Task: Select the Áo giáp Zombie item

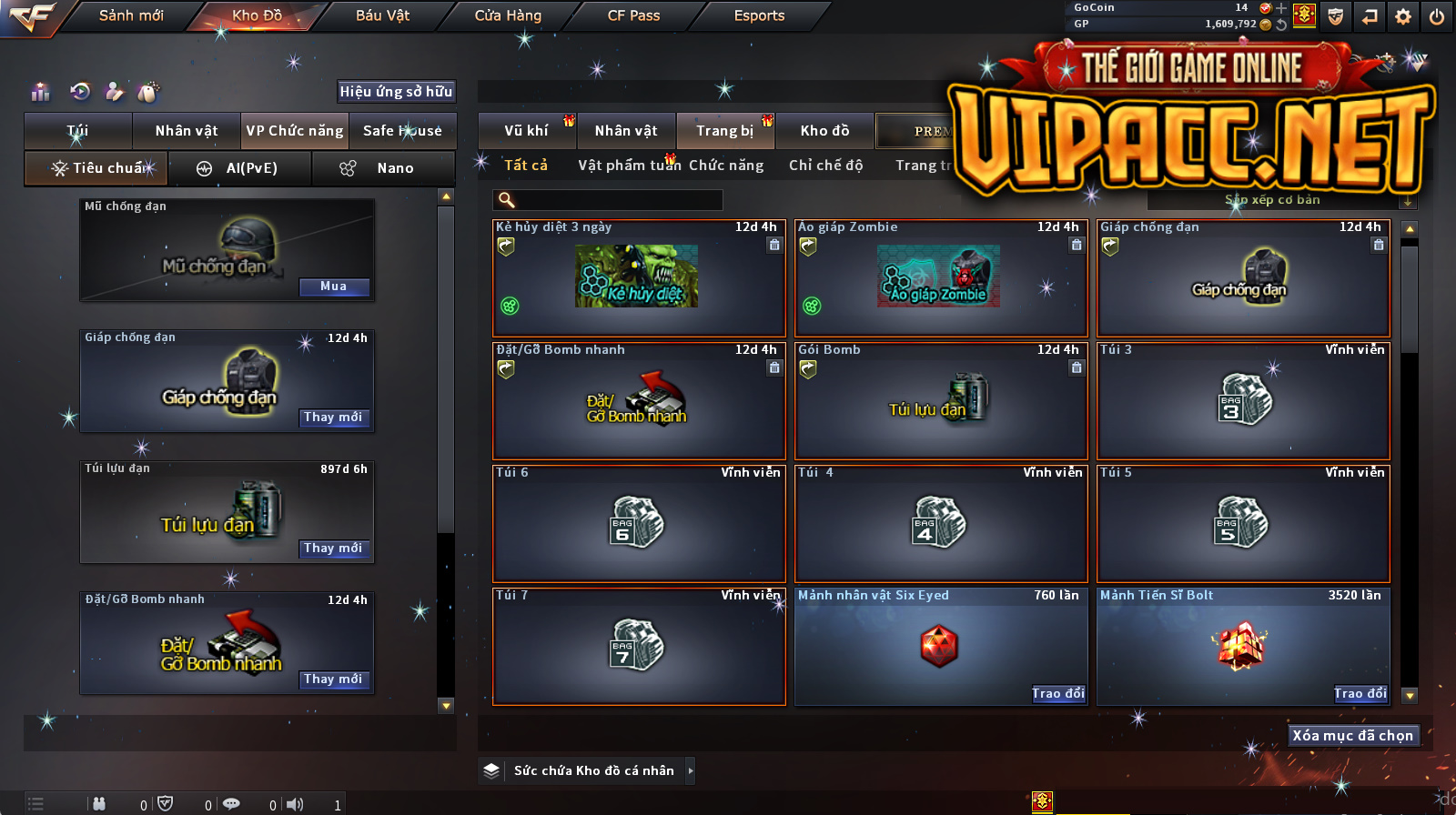Action: point(940,278)
